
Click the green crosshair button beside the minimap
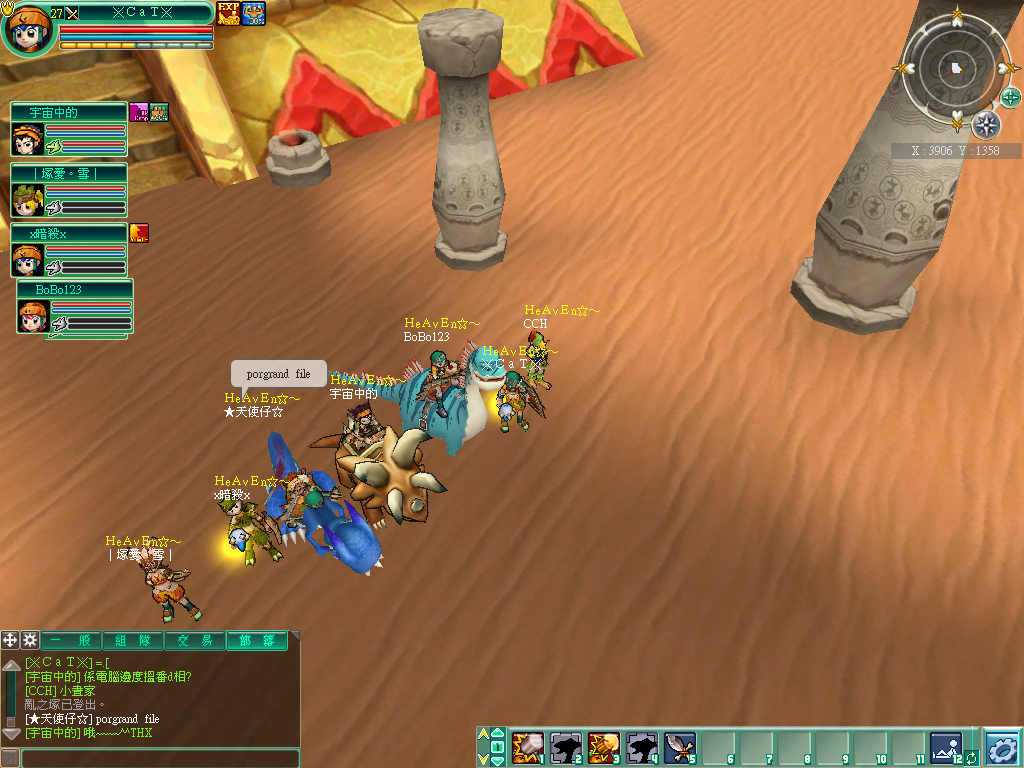pyautogui.click(x=1011, y=97)
